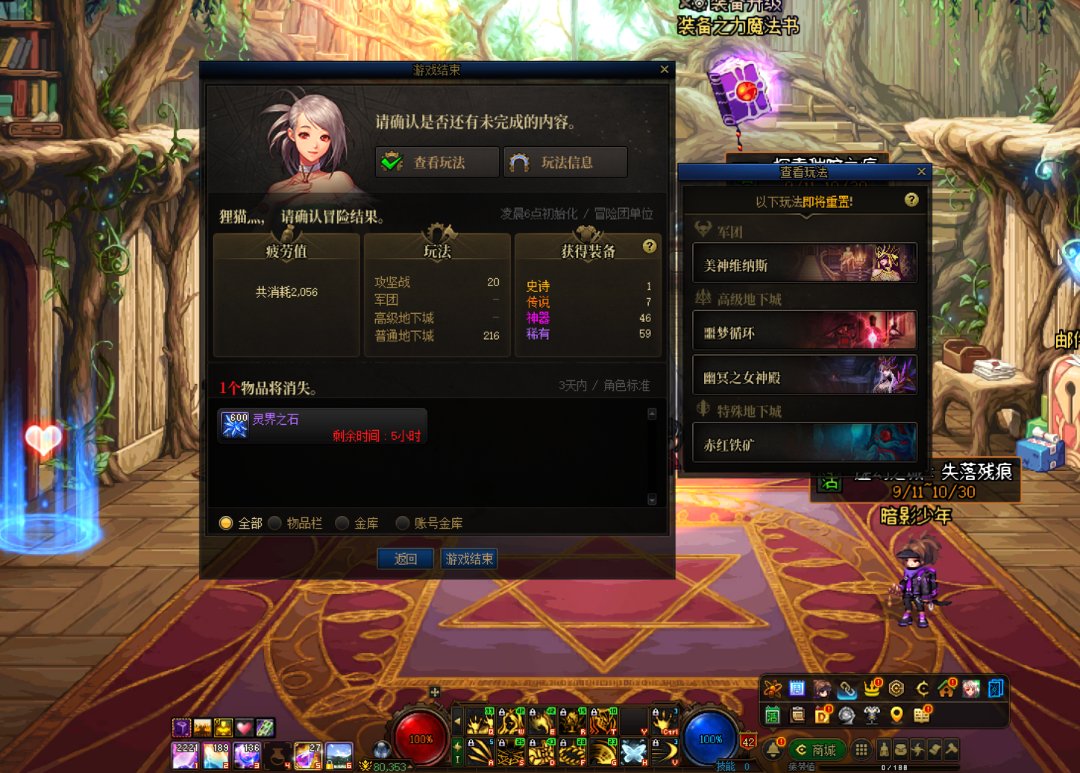Go back with the 返回 button
Viewport: 1080px width, 773px height.
click(405, 559)
